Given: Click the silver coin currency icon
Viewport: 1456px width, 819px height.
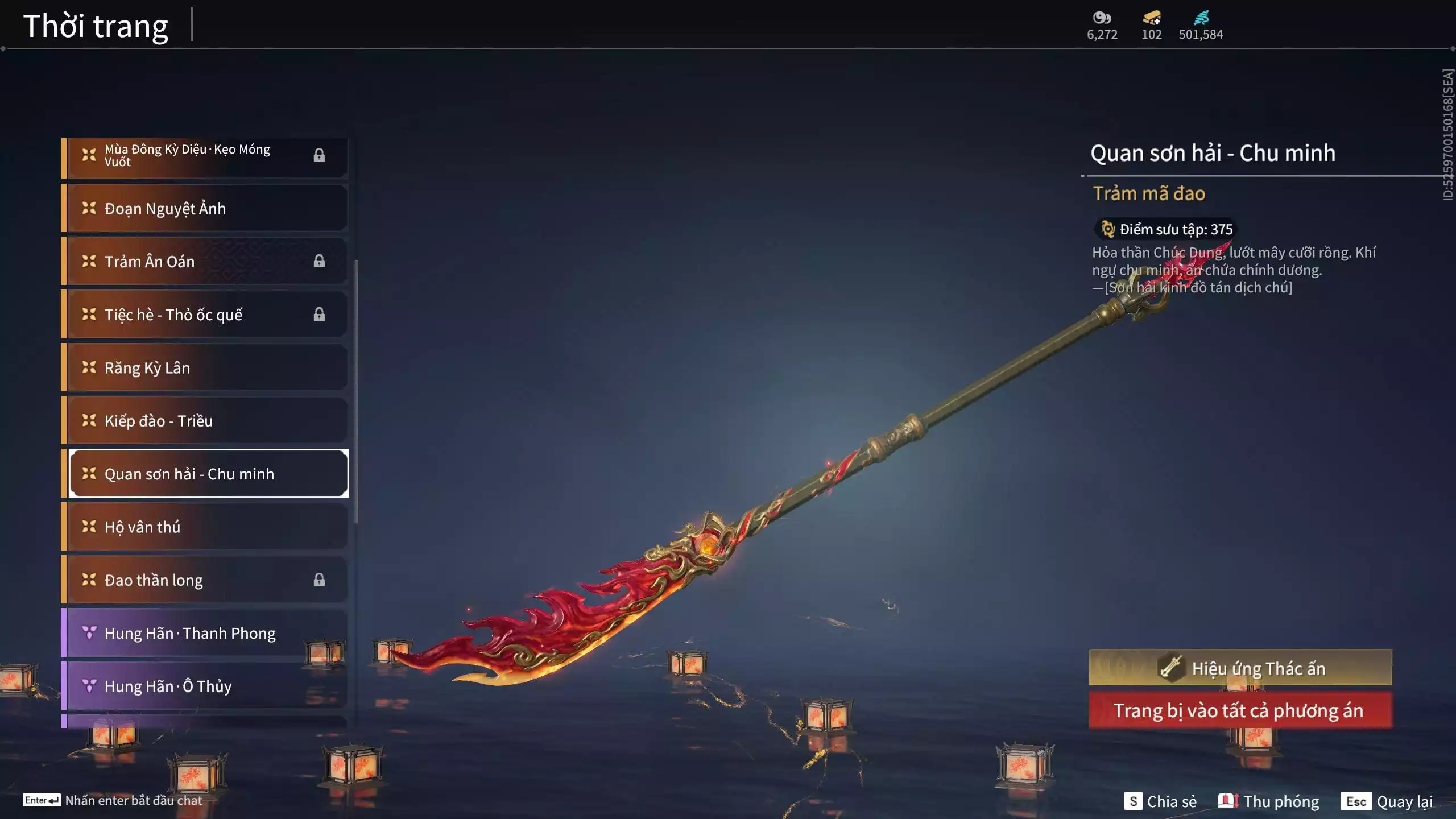Looking at the screenshot, I should coord(1102,18).
